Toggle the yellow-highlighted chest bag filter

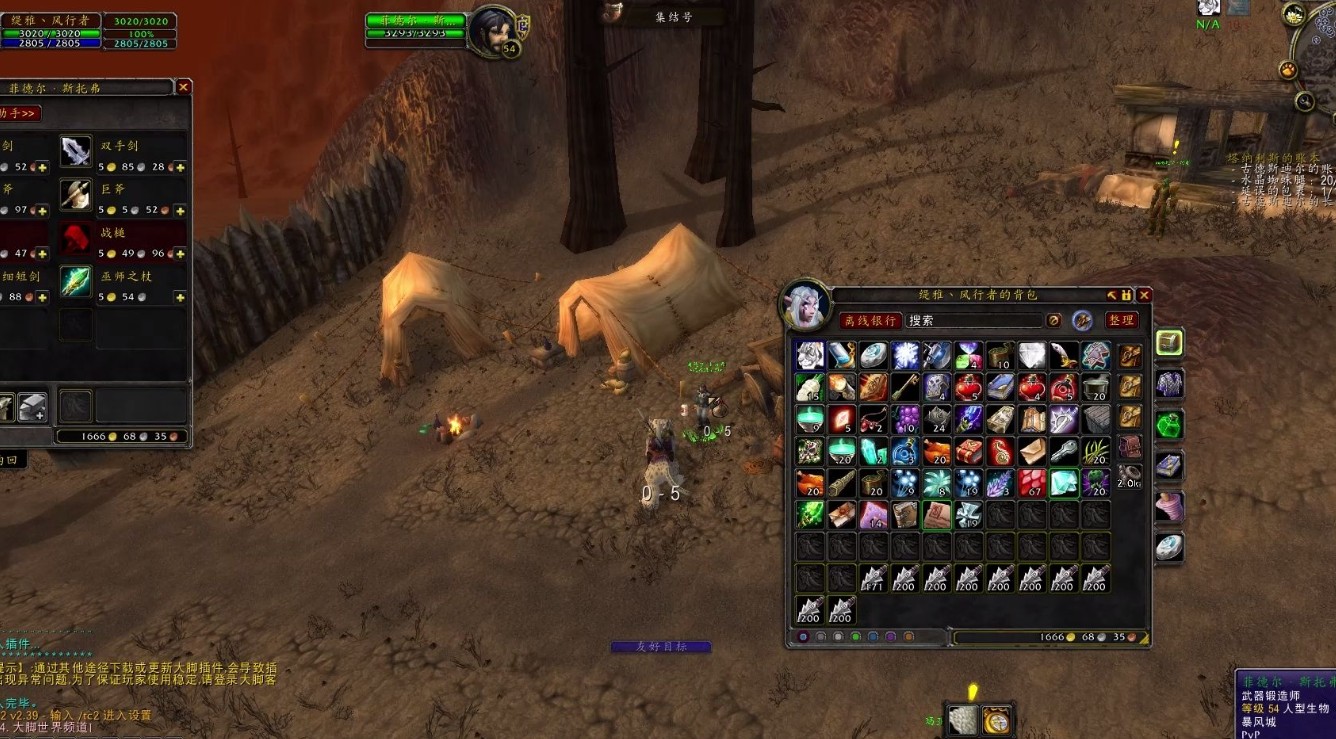click(1169, 343)
